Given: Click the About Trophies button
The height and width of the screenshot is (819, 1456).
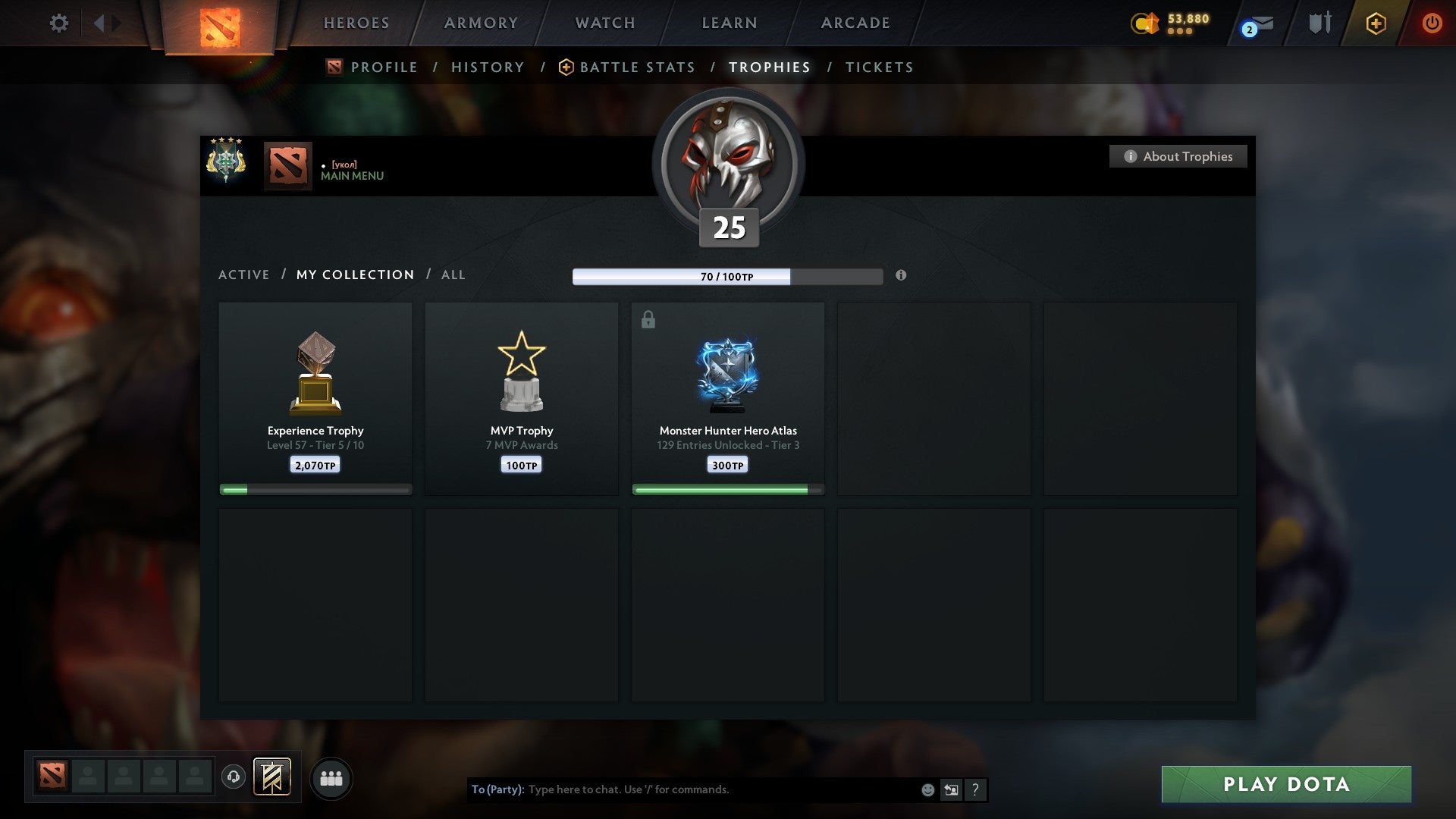Looking at the screenshot, I should (x=1178, y=156).
